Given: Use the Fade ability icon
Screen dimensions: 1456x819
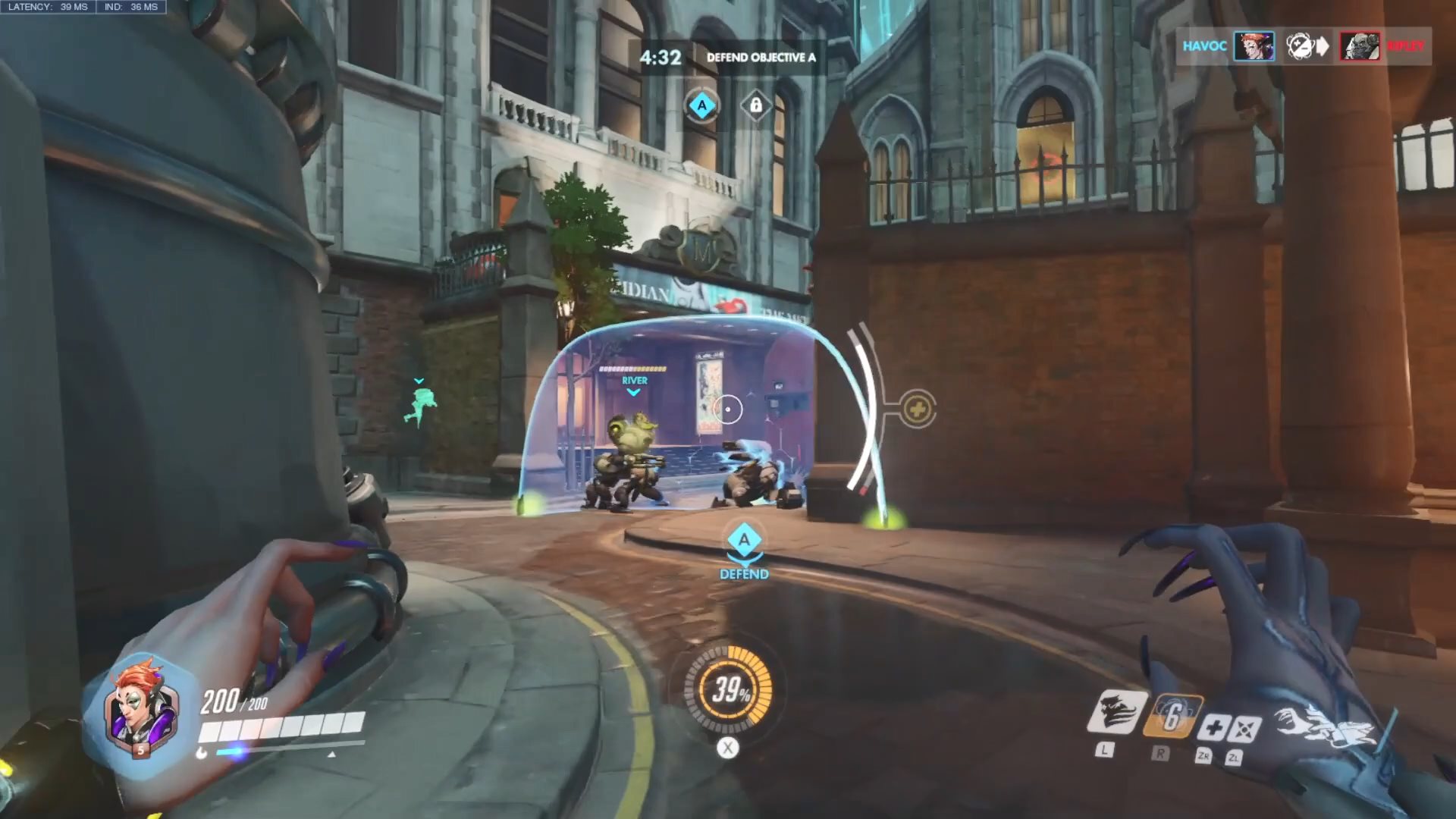Looking at the screenshot, I should (1115, 713).
